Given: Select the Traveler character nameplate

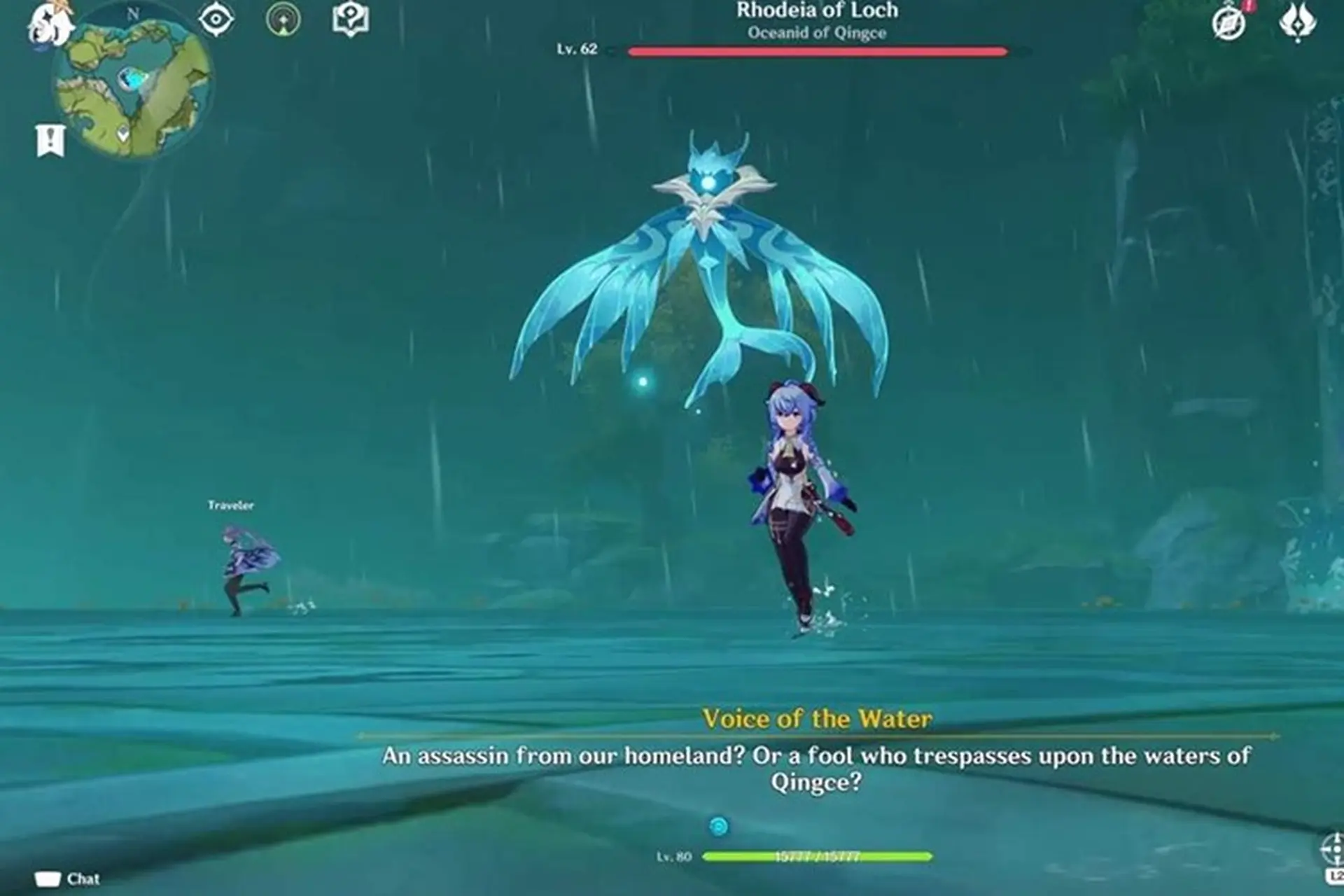Looking at the screenshot, I should tap(231, 503).
